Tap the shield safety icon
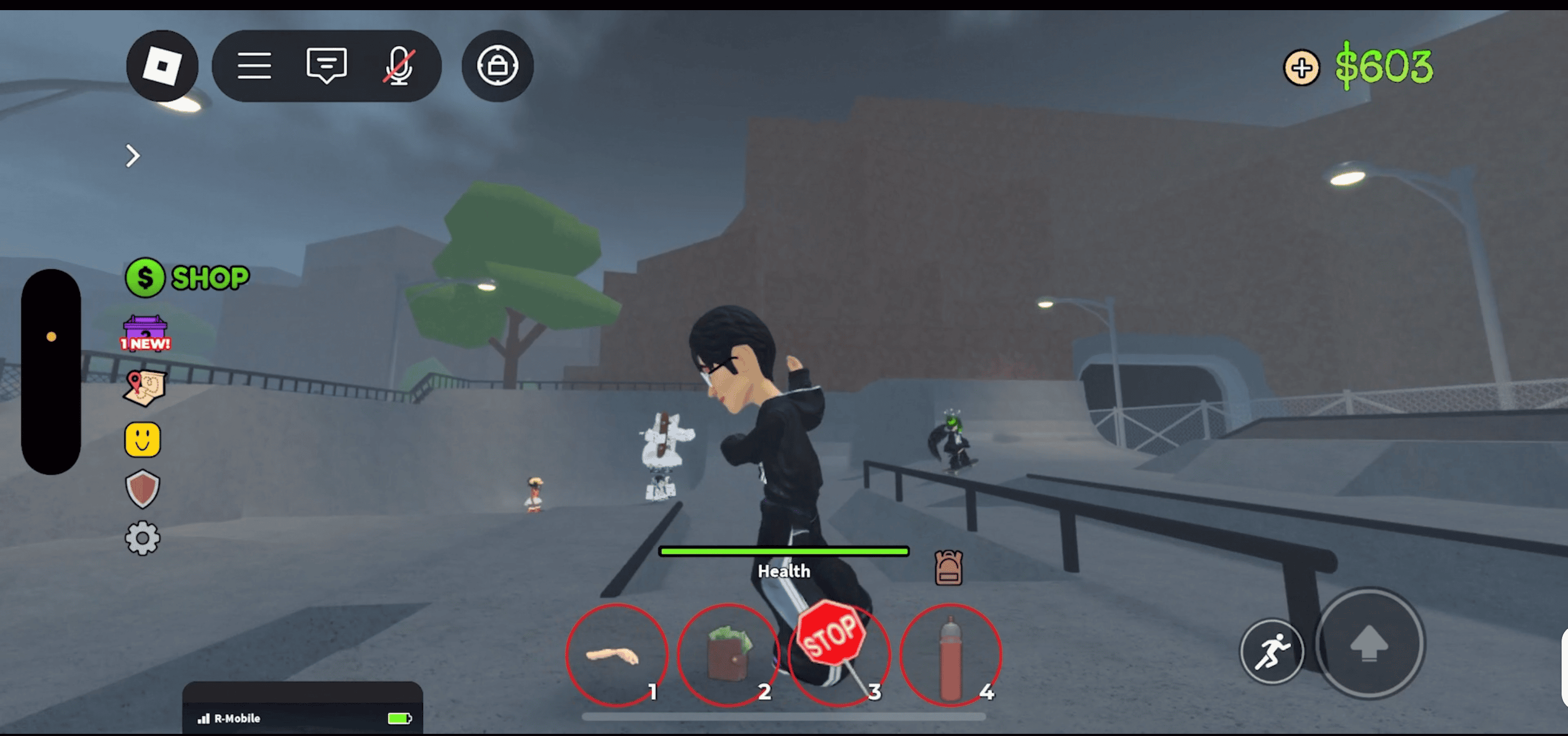 (142, 487)
